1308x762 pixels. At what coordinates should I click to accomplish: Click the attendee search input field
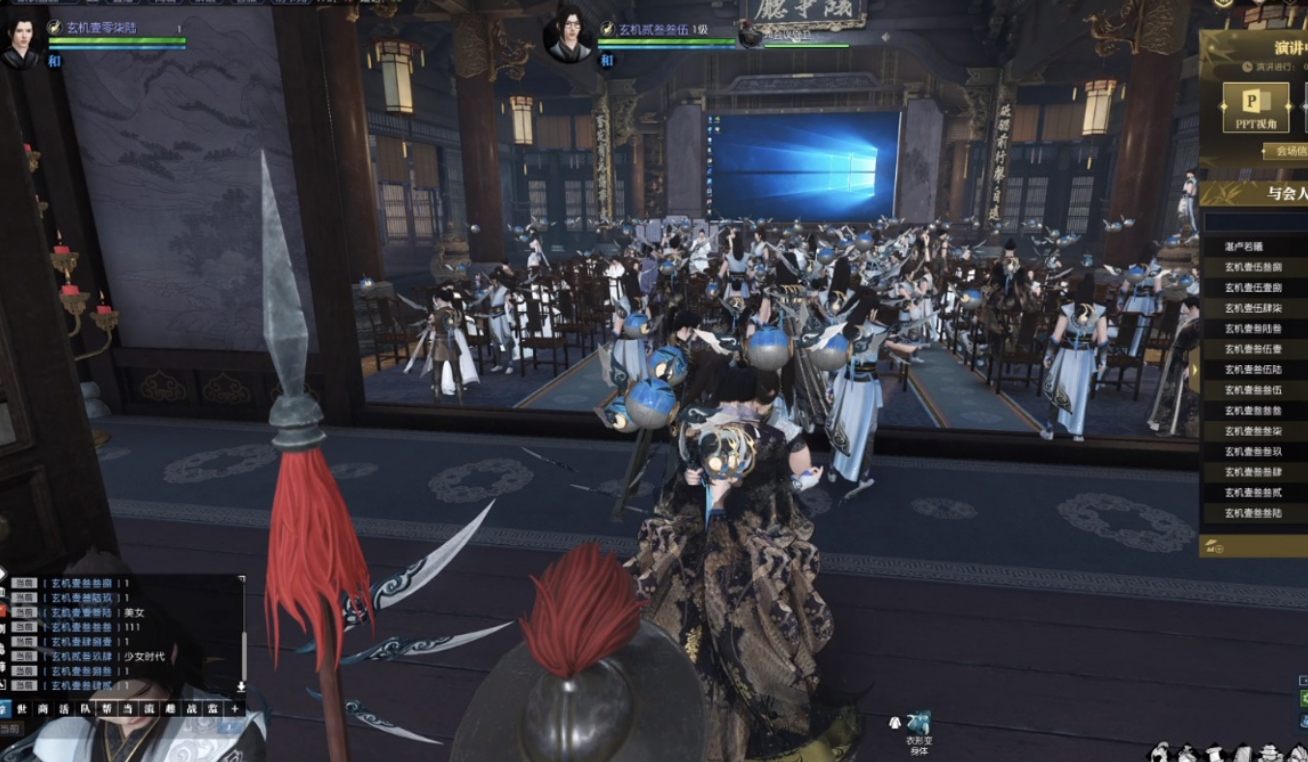[x=1256, y=221]
